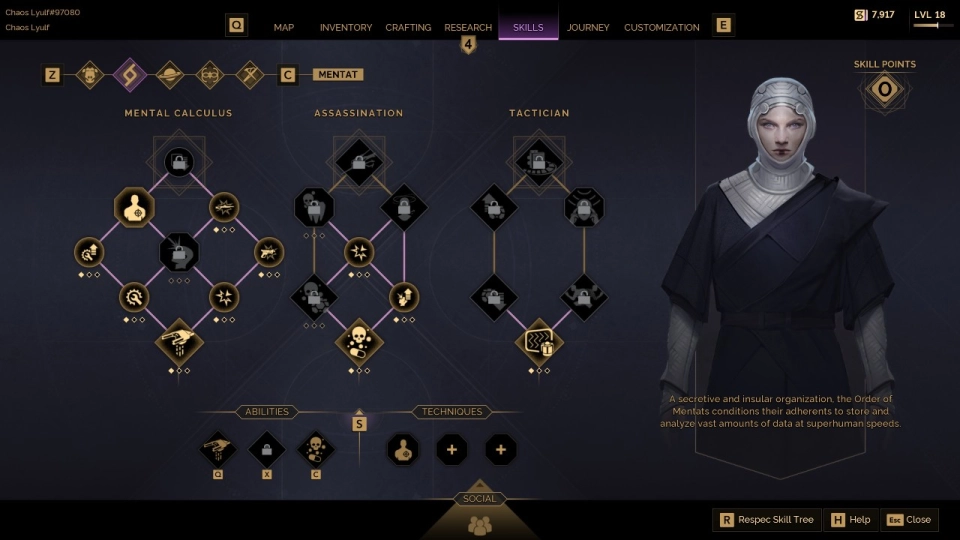
Task: Select the ringed planet class icon
Action: (169, 74)
